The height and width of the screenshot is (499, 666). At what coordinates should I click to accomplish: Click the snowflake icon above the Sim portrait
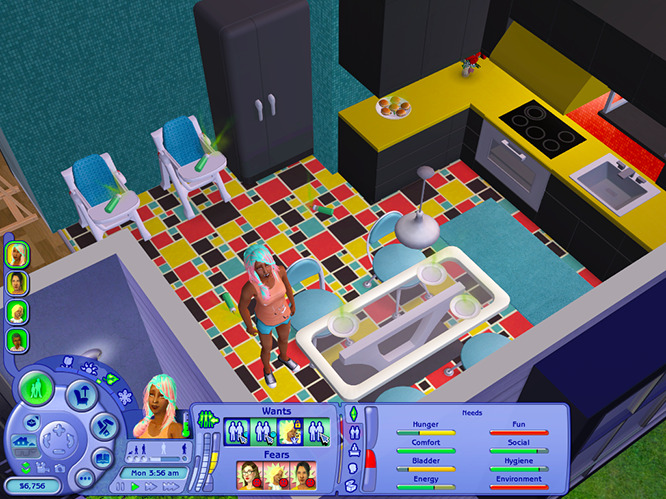(125, 396)
